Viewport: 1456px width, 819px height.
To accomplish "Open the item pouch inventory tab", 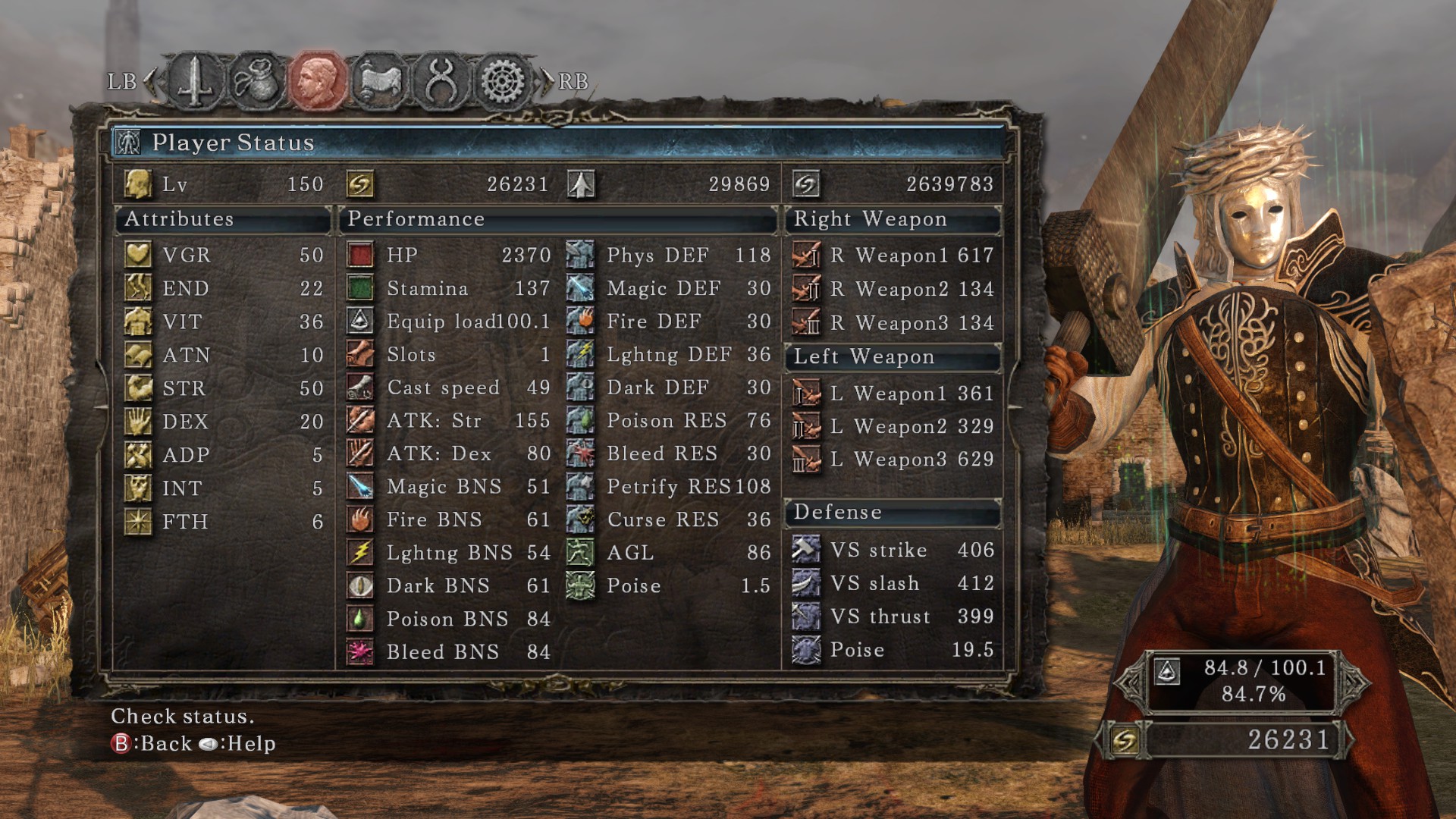I will point(256,81).
